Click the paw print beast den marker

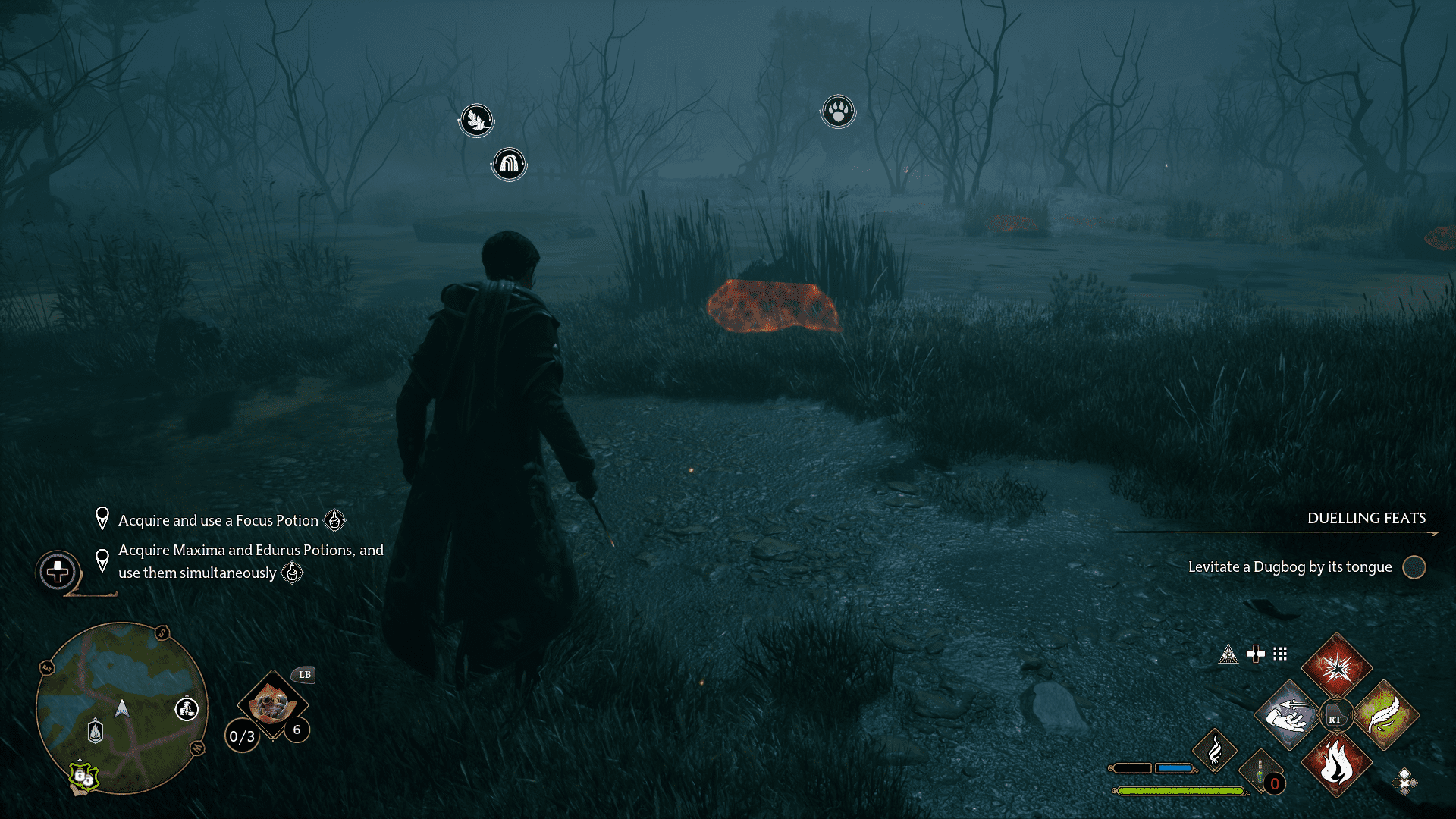click(838, 111)
